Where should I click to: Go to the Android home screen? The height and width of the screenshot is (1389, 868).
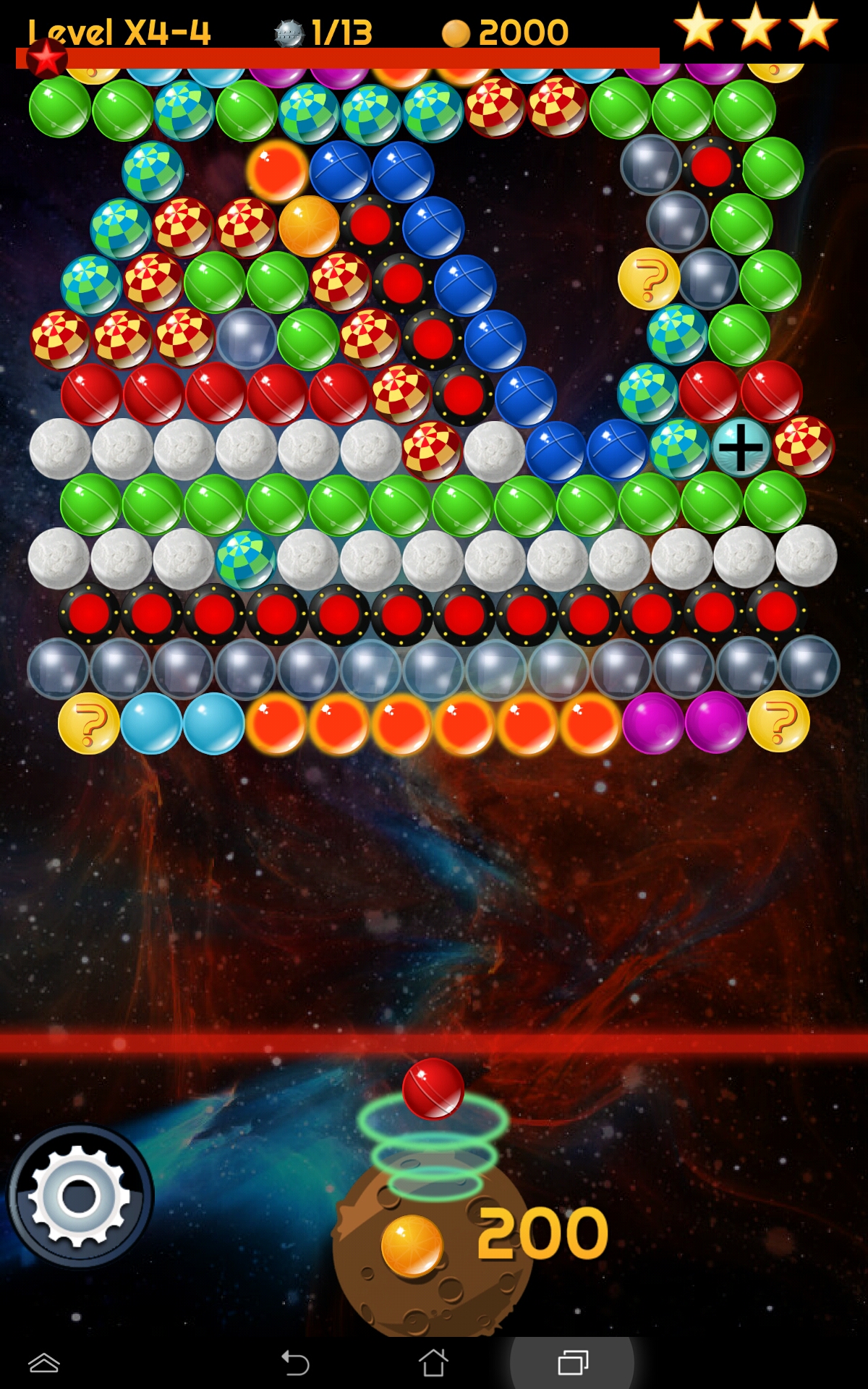[433, 1363]
